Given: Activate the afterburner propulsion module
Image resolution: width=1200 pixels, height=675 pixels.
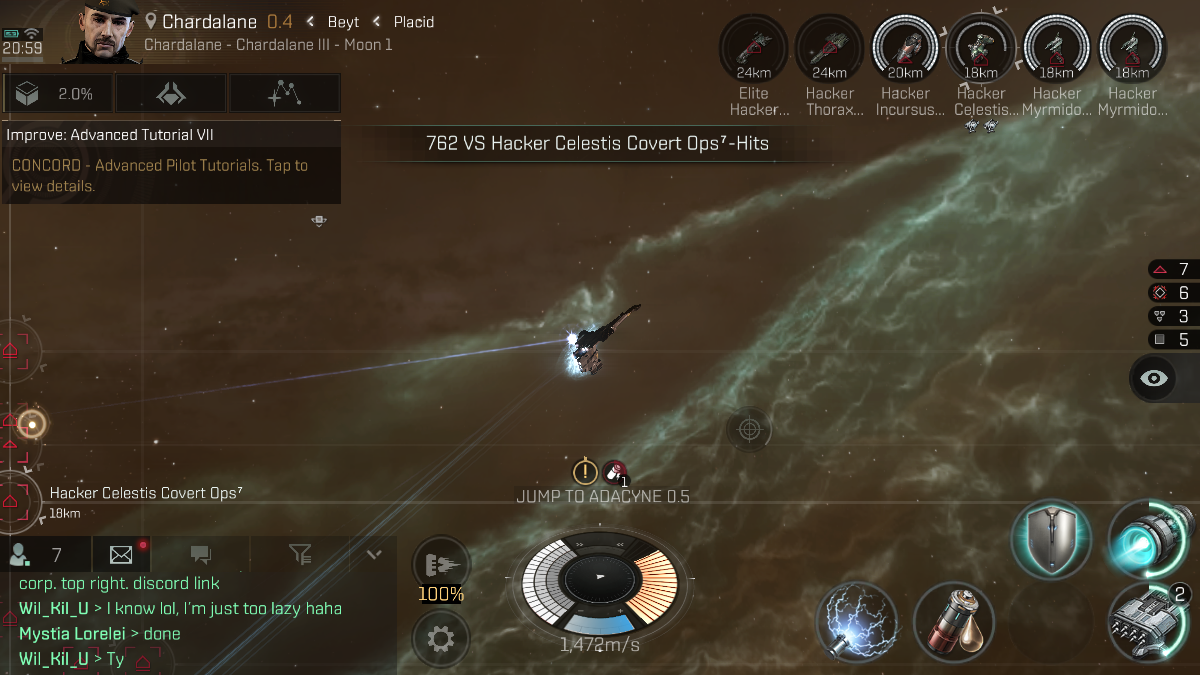Looking at the screenshot, I should (x=1152, y=540).
